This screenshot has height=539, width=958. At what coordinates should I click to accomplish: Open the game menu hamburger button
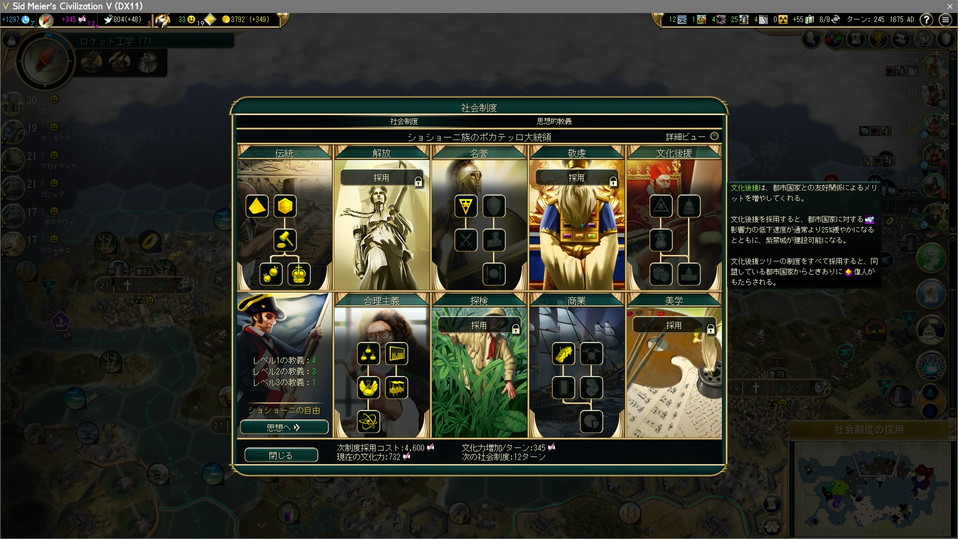coord(944,20)
